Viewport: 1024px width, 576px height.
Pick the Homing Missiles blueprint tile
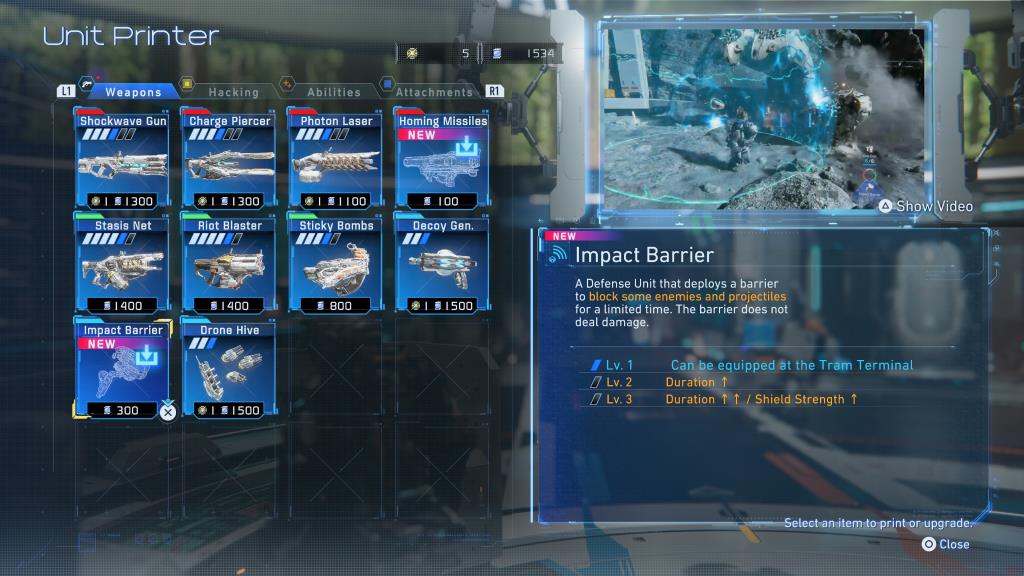pyautogui.click(x=442, y=160)
